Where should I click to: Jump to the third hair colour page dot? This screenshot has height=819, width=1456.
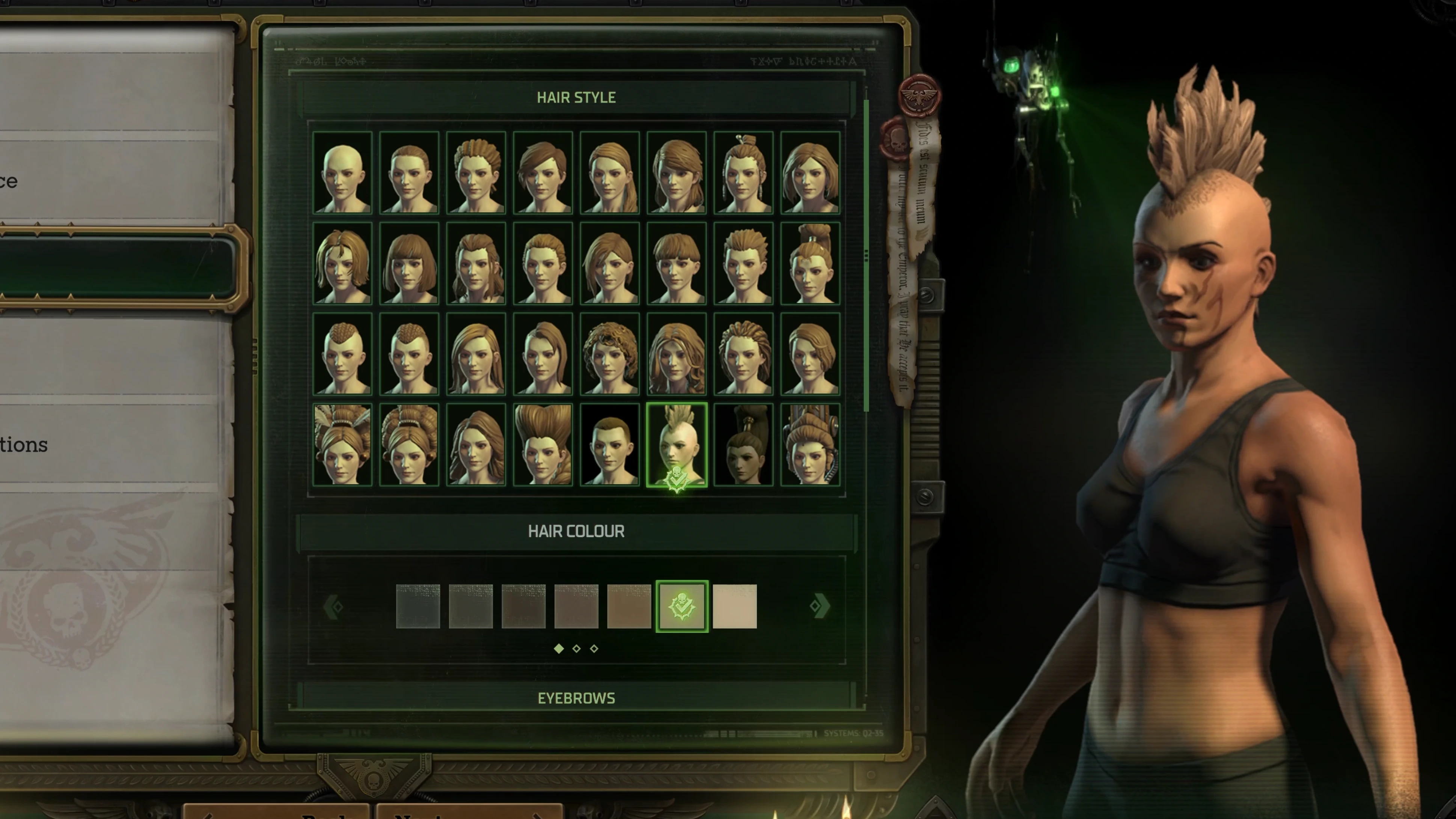pyautogui.click(x=594, y=649)
